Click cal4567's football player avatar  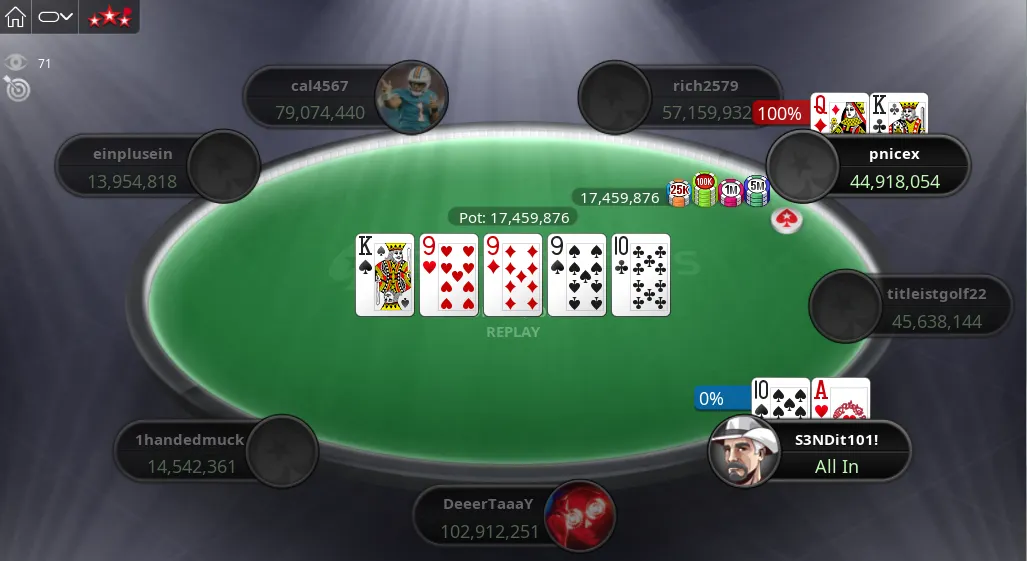[410, 98]
